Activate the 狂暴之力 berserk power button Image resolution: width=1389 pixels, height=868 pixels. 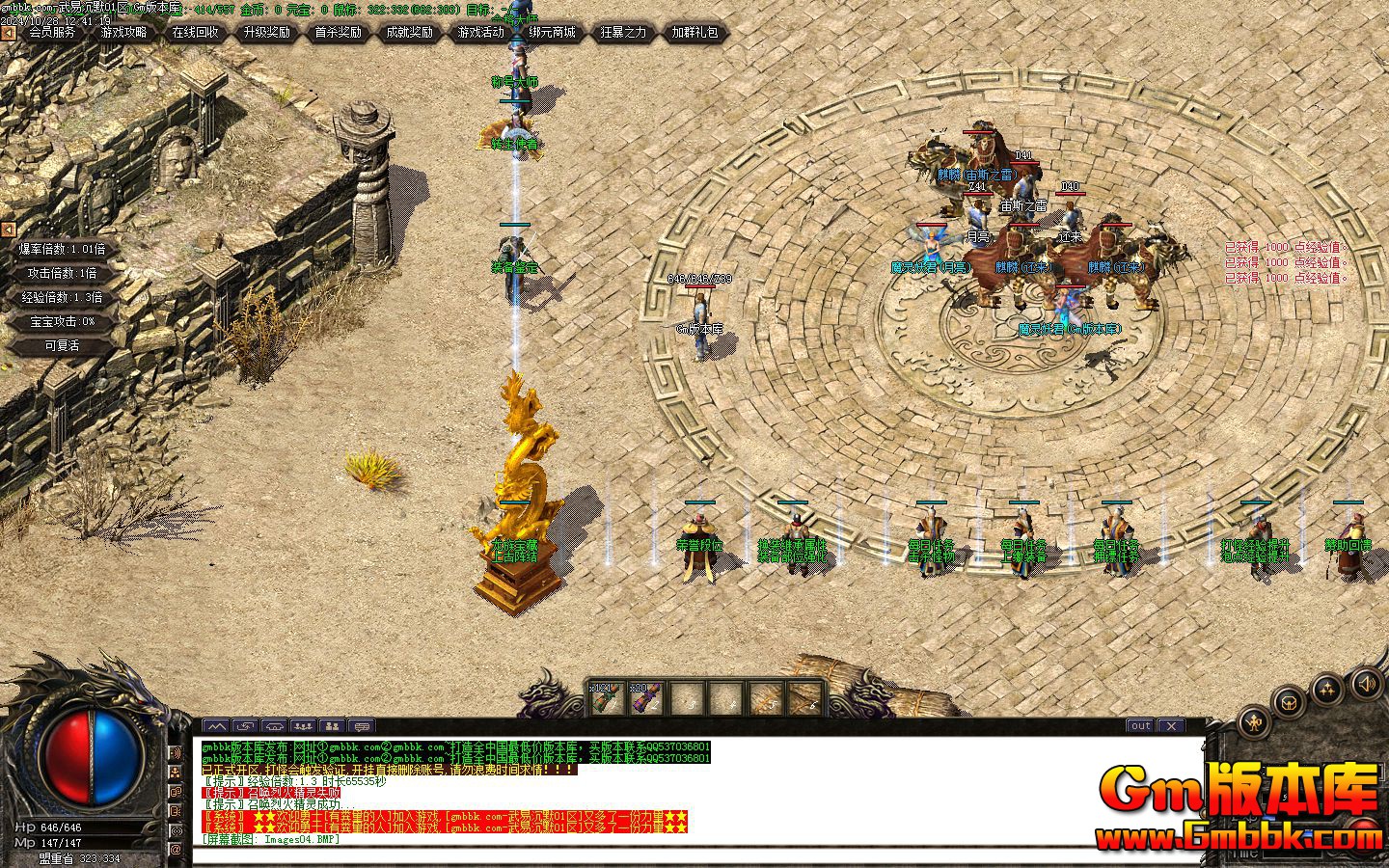click(x=624, y=33)
